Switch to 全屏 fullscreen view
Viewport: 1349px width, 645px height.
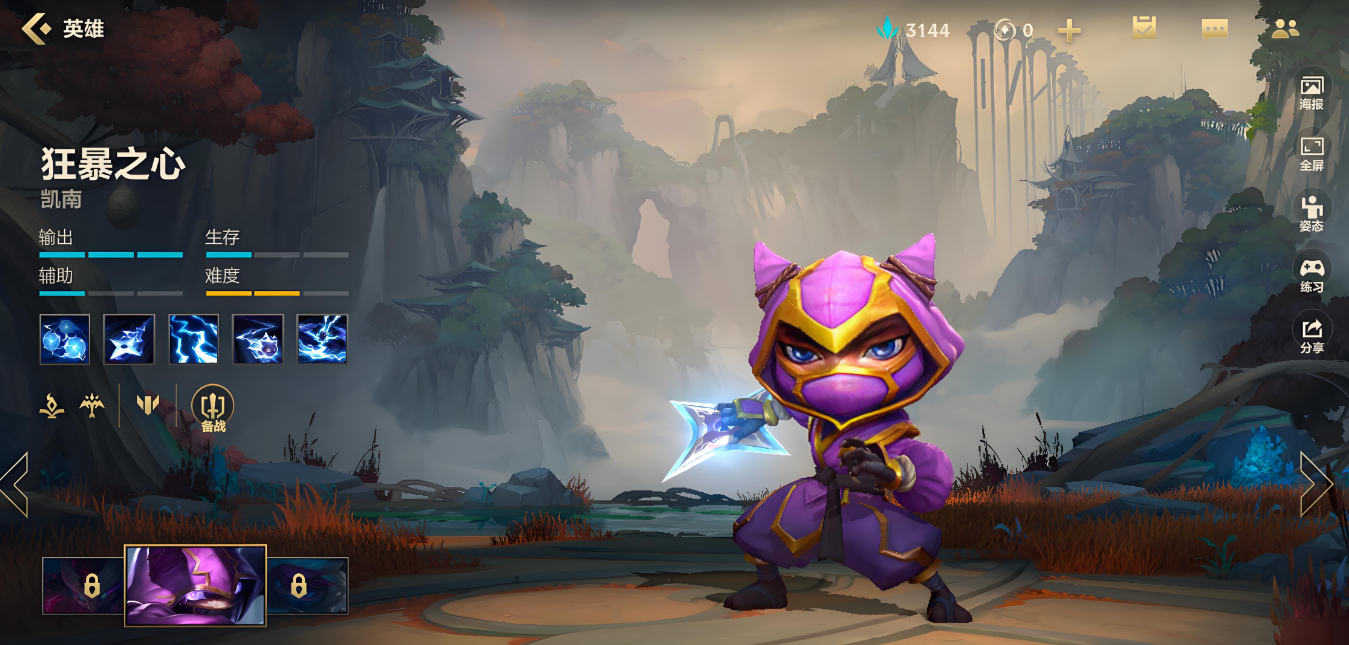[x=1311, y=153]
